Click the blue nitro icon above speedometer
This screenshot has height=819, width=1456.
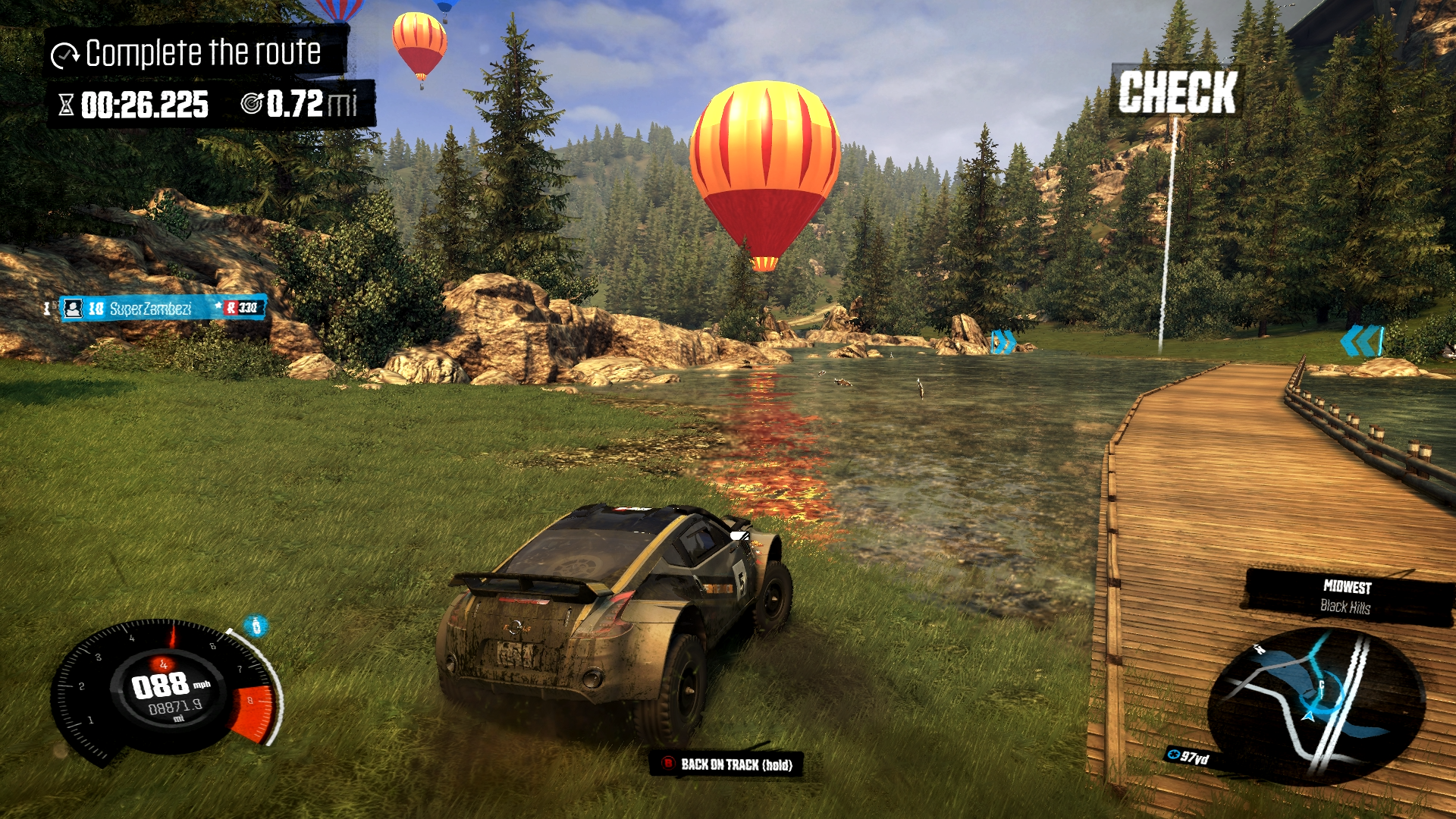(x=256, y=626)
